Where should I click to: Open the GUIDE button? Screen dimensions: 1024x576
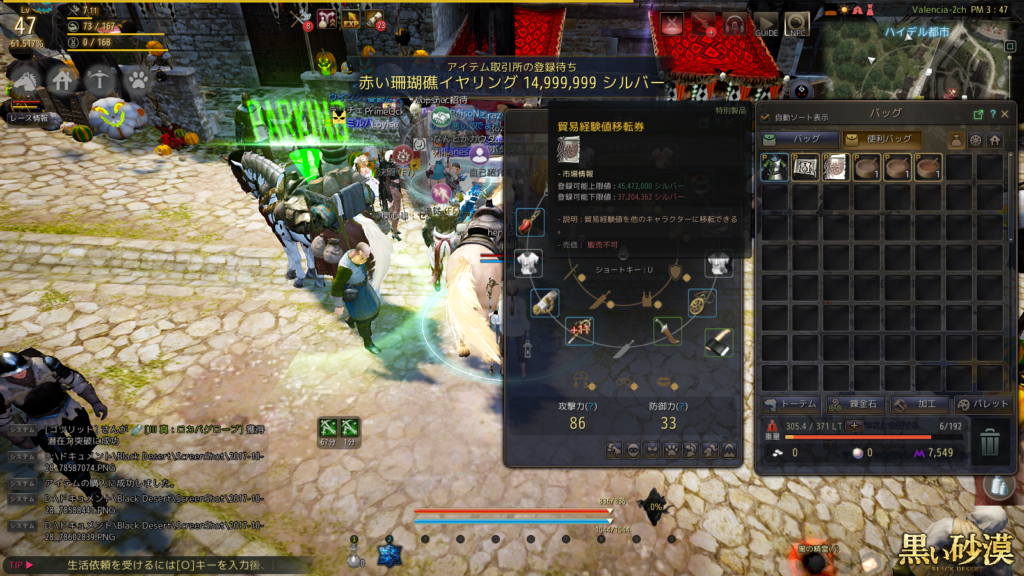pyautogui.click(x=766, y=23)
